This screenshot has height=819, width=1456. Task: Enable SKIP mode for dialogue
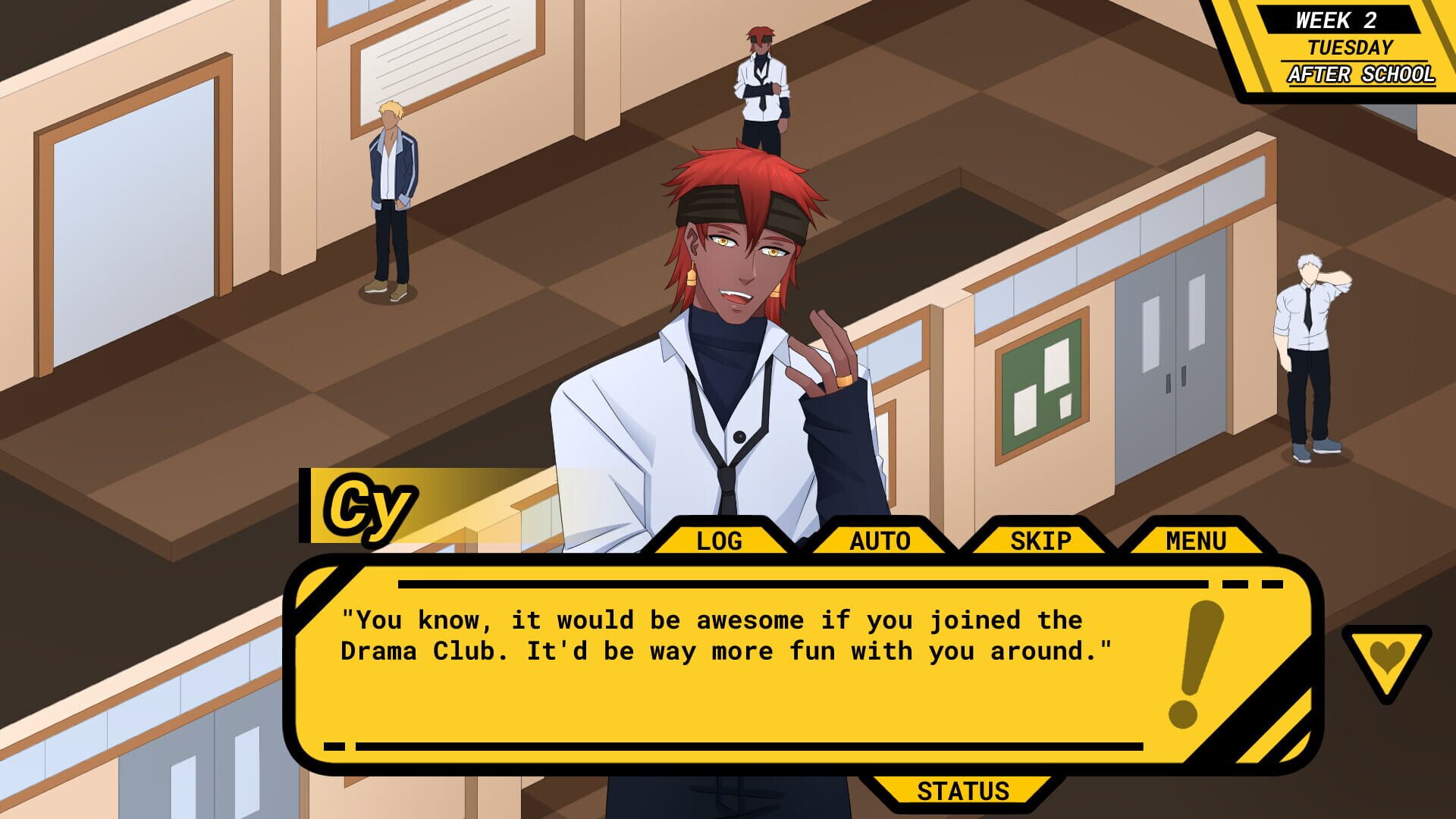1040,540
